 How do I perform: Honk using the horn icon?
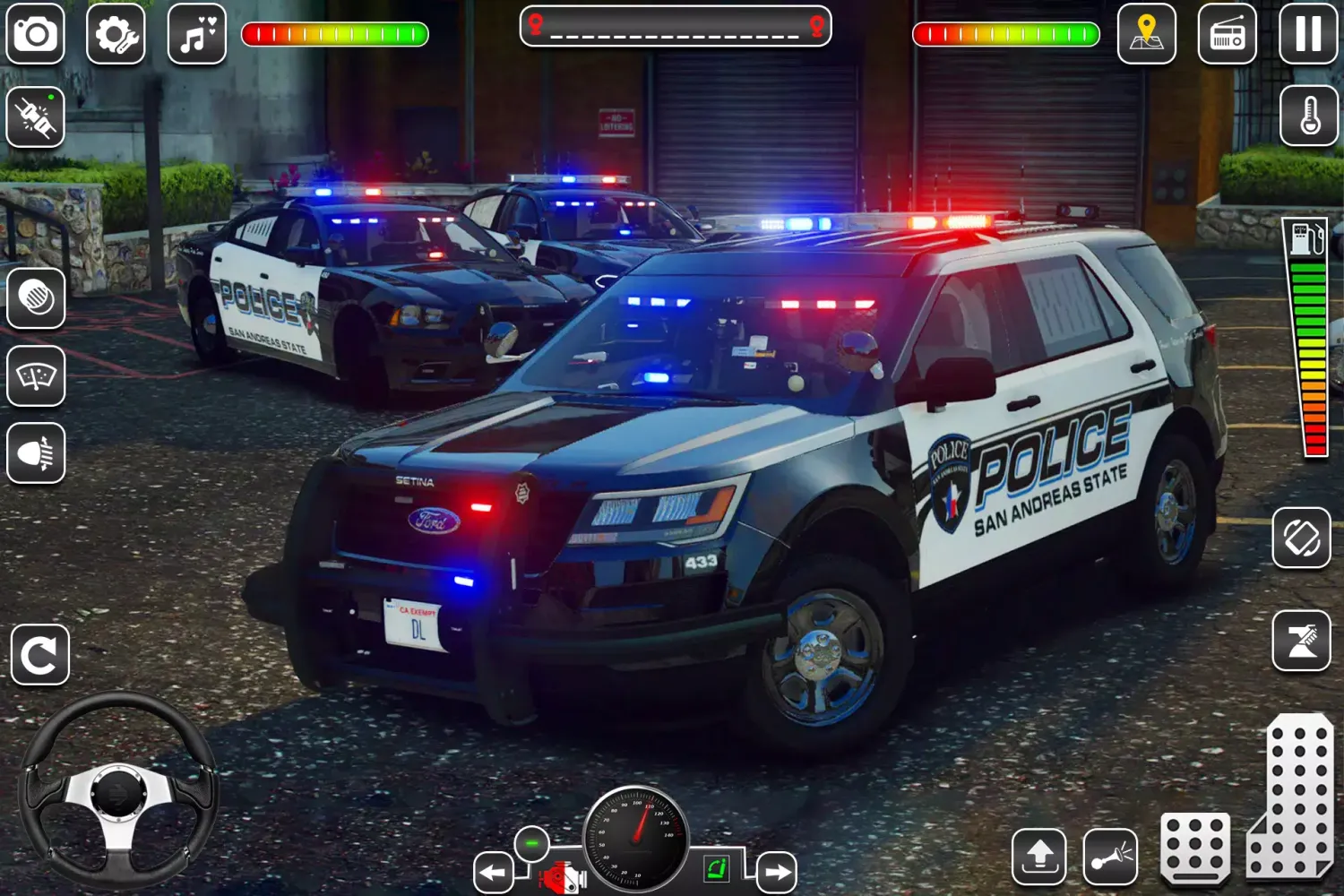pos(1111,857)
